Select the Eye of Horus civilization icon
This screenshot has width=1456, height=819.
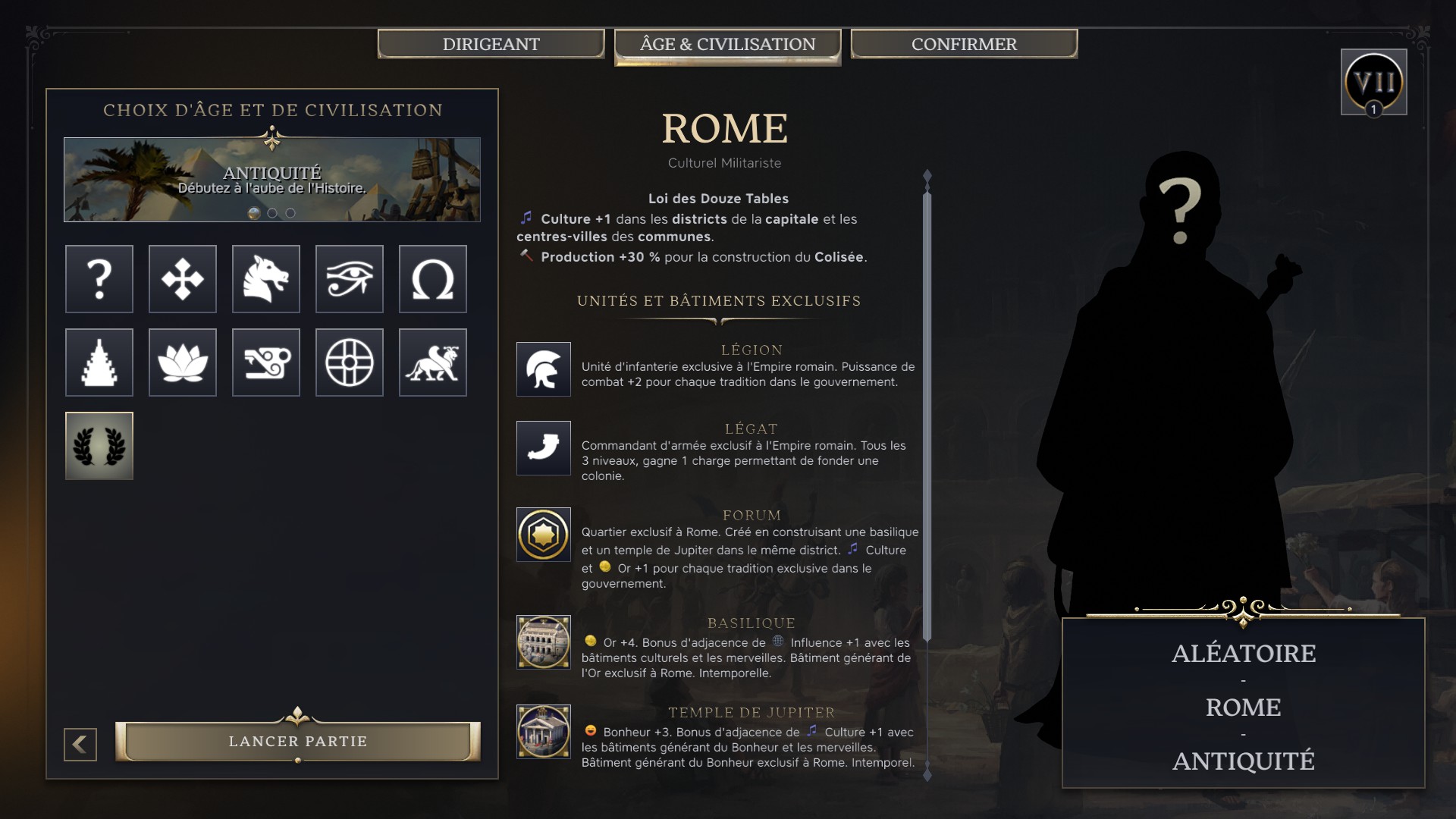(350, 279)
